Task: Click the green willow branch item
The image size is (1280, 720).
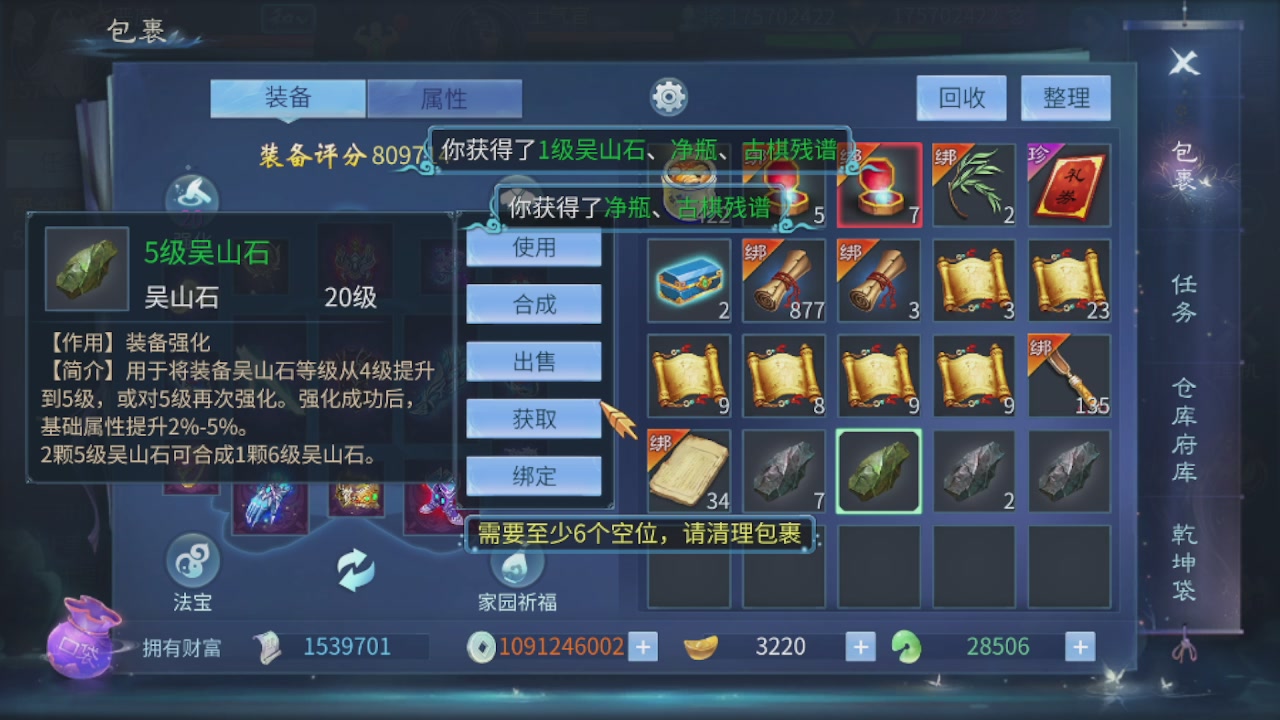Action: (975, 186)
